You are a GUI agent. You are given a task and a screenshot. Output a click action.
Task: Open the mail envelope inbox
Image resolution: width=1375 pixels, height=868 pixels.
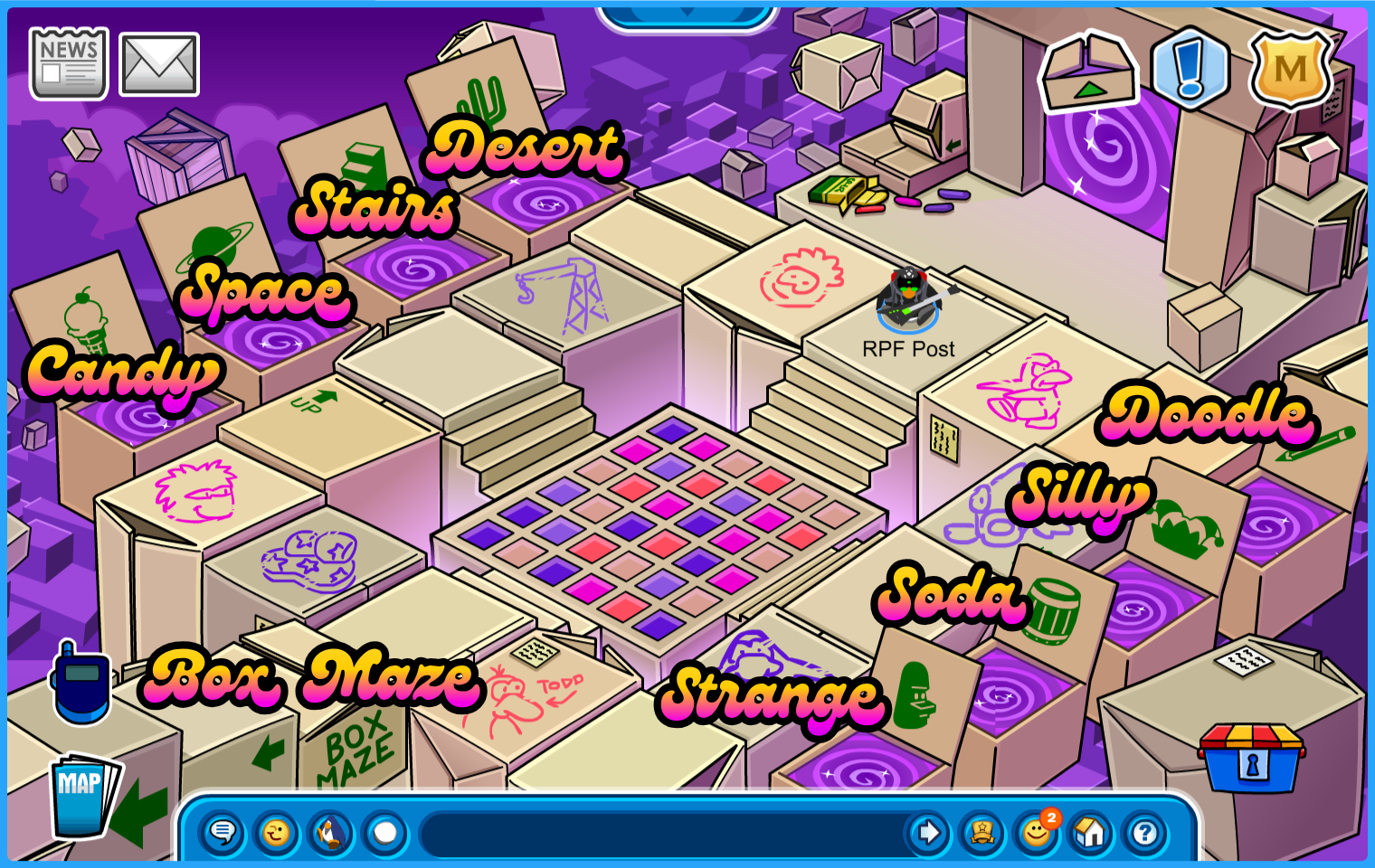[x=159, y=64]
